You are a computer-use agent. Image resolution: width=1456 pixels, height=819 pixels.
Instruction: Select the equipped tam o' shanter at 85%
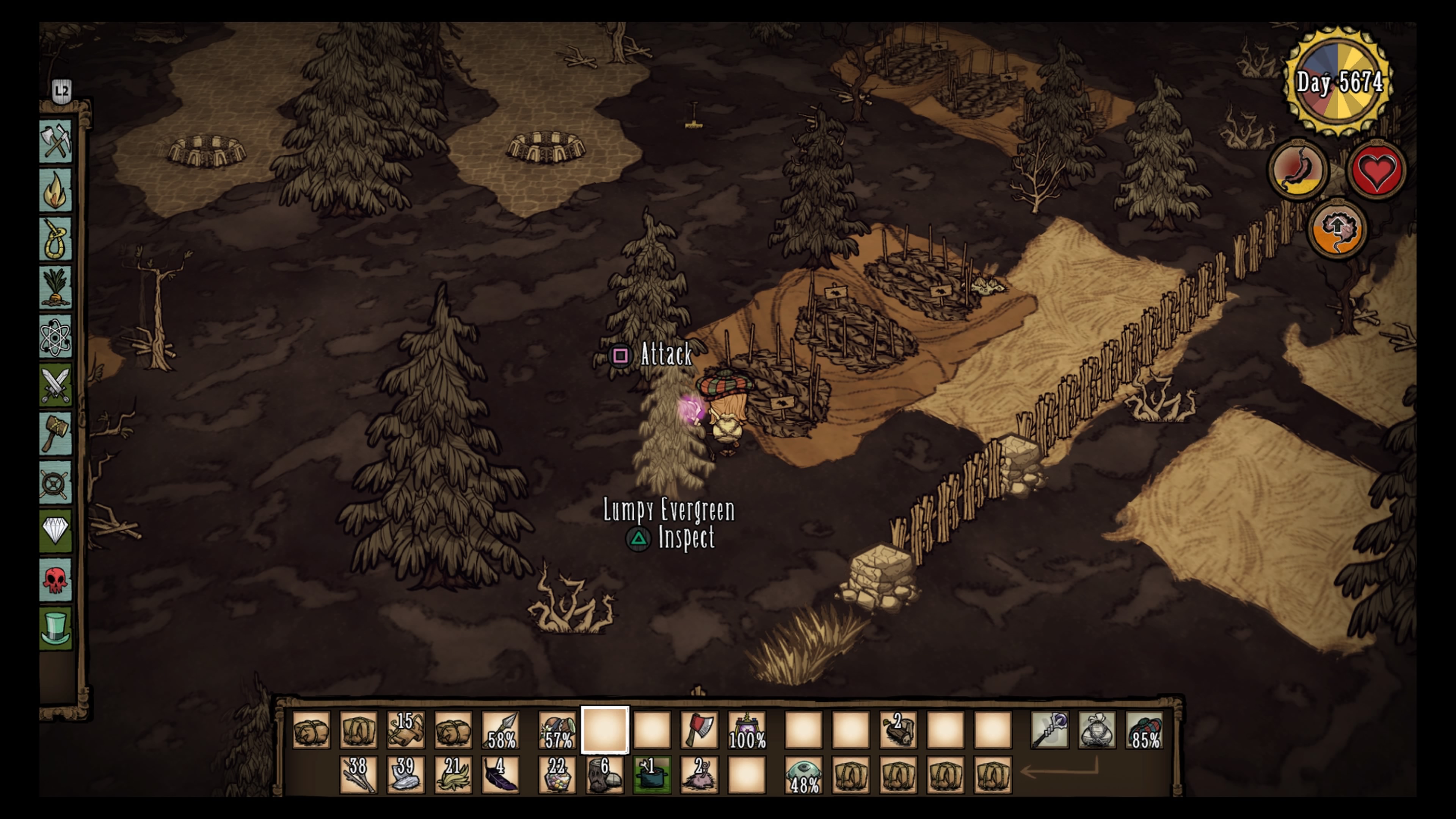1145,730
